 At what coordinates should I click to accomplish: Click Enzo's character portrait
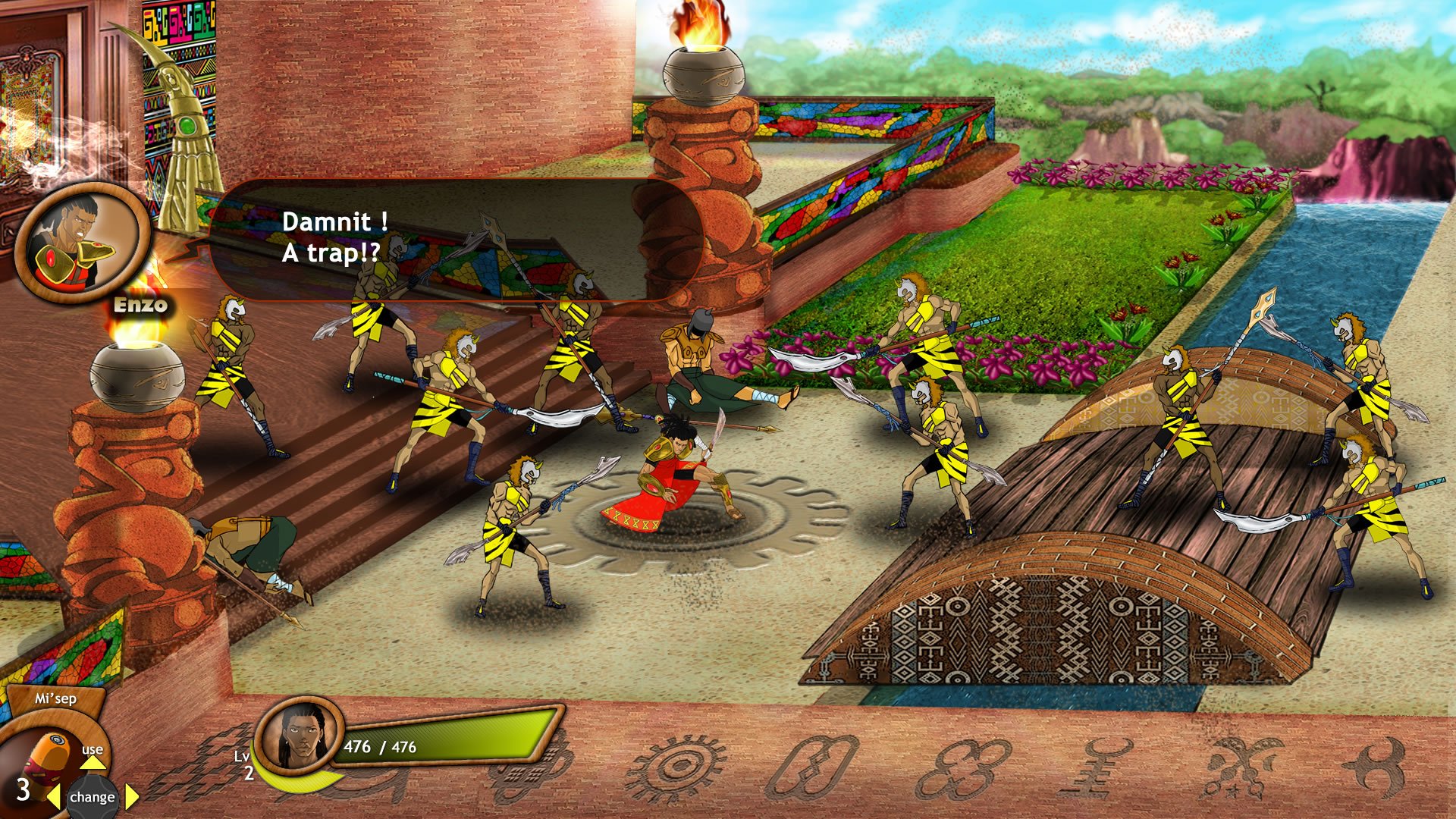click(x=78, y=239)
